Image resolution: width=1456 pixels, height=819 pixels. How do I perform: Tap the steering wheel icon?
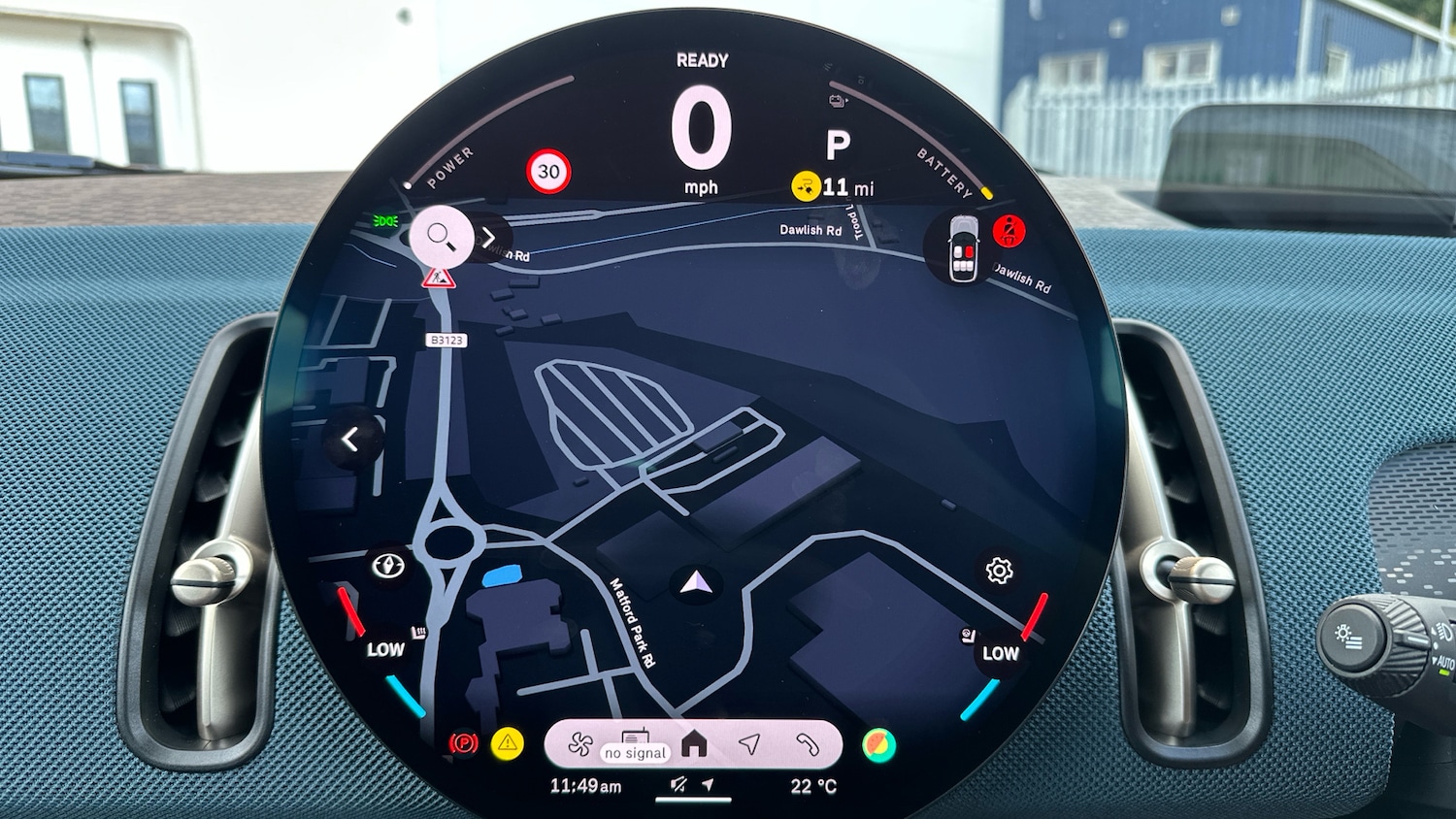[389, 565]
